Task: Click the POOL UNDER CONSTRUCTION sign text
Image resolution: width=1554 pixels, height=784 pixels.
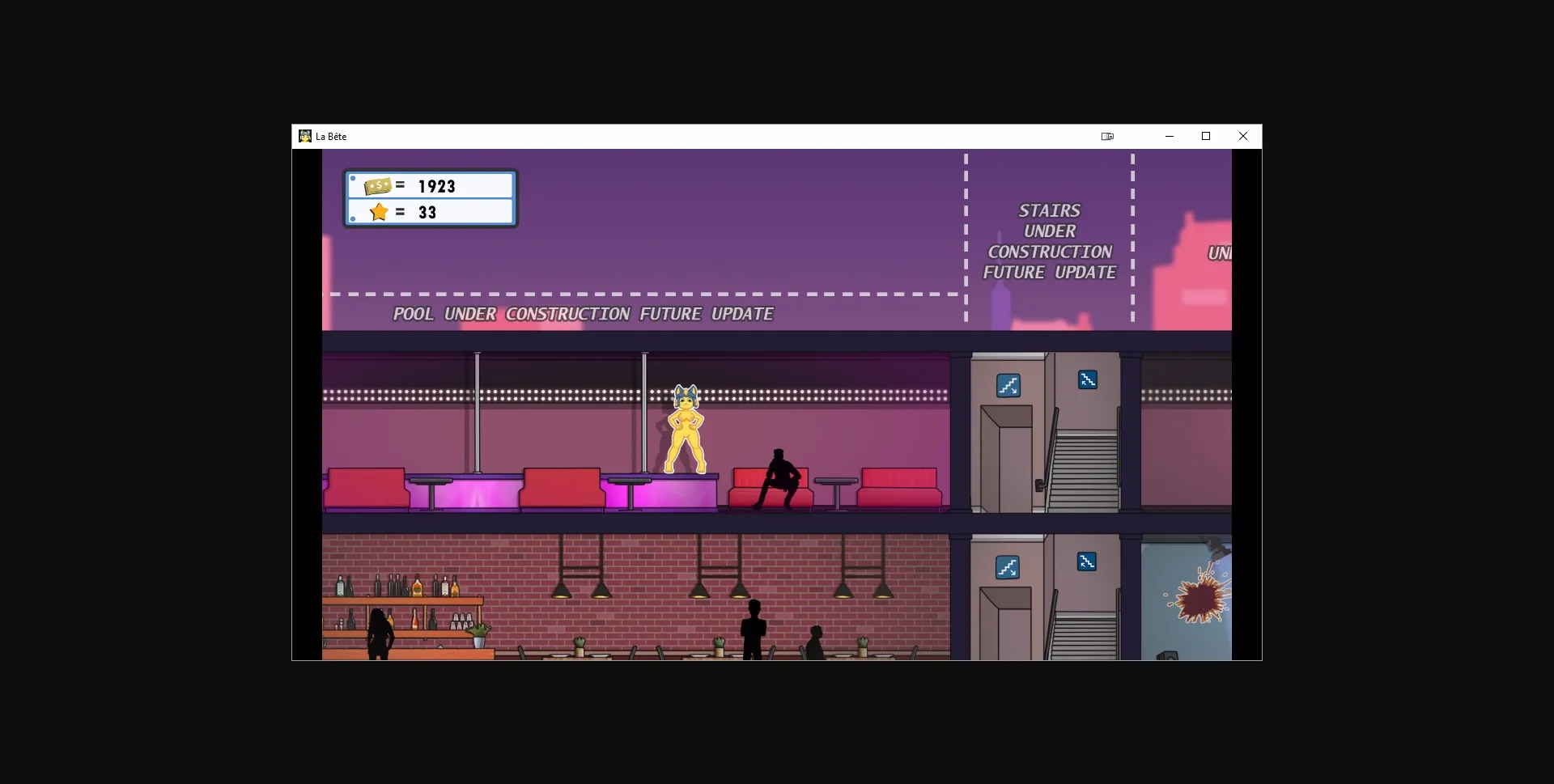Action: coord(582,314)
